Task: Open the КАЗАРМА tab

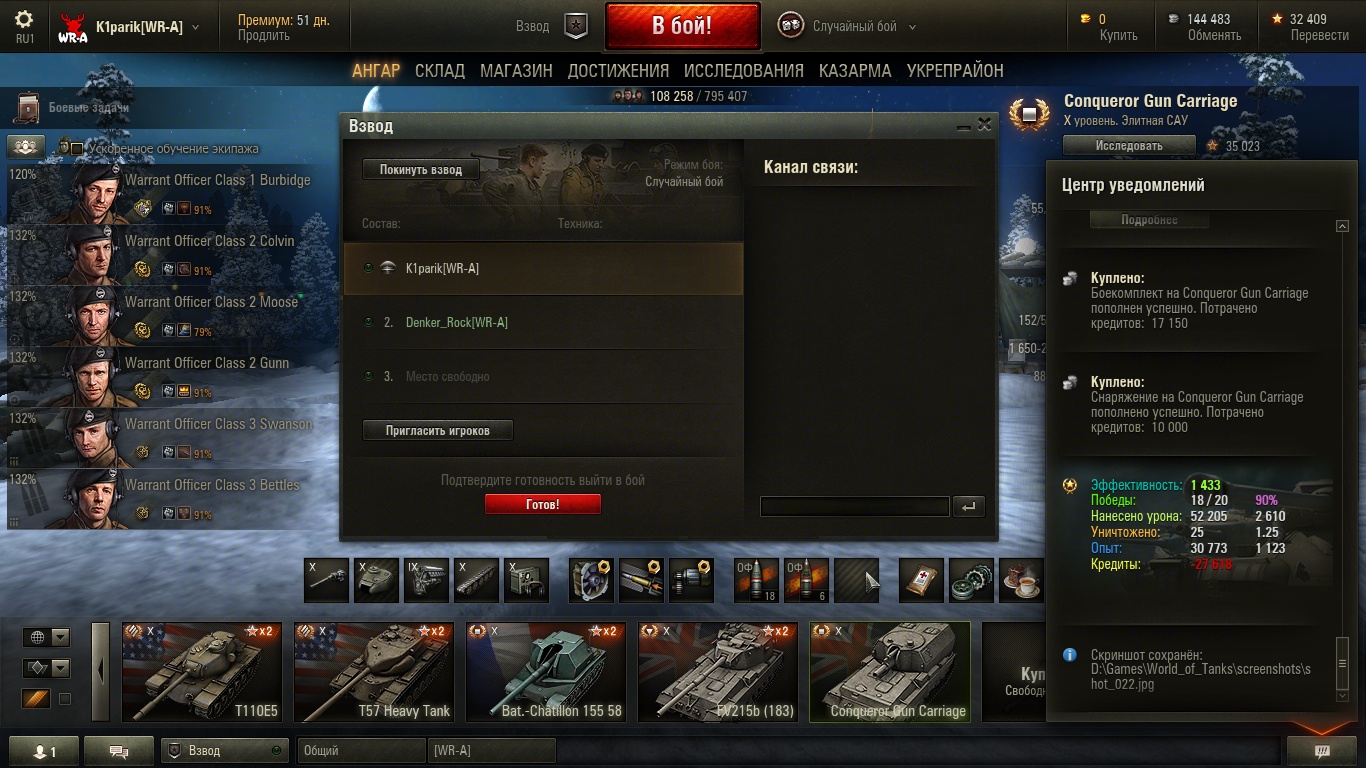Action: pos(855,71)
